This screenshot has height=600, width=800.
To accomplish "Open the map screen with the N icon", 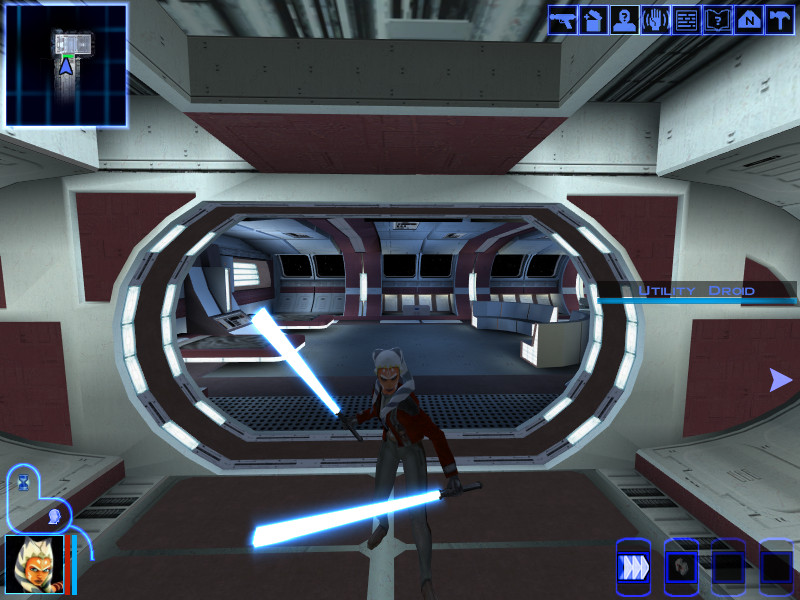I will point(748,20).
